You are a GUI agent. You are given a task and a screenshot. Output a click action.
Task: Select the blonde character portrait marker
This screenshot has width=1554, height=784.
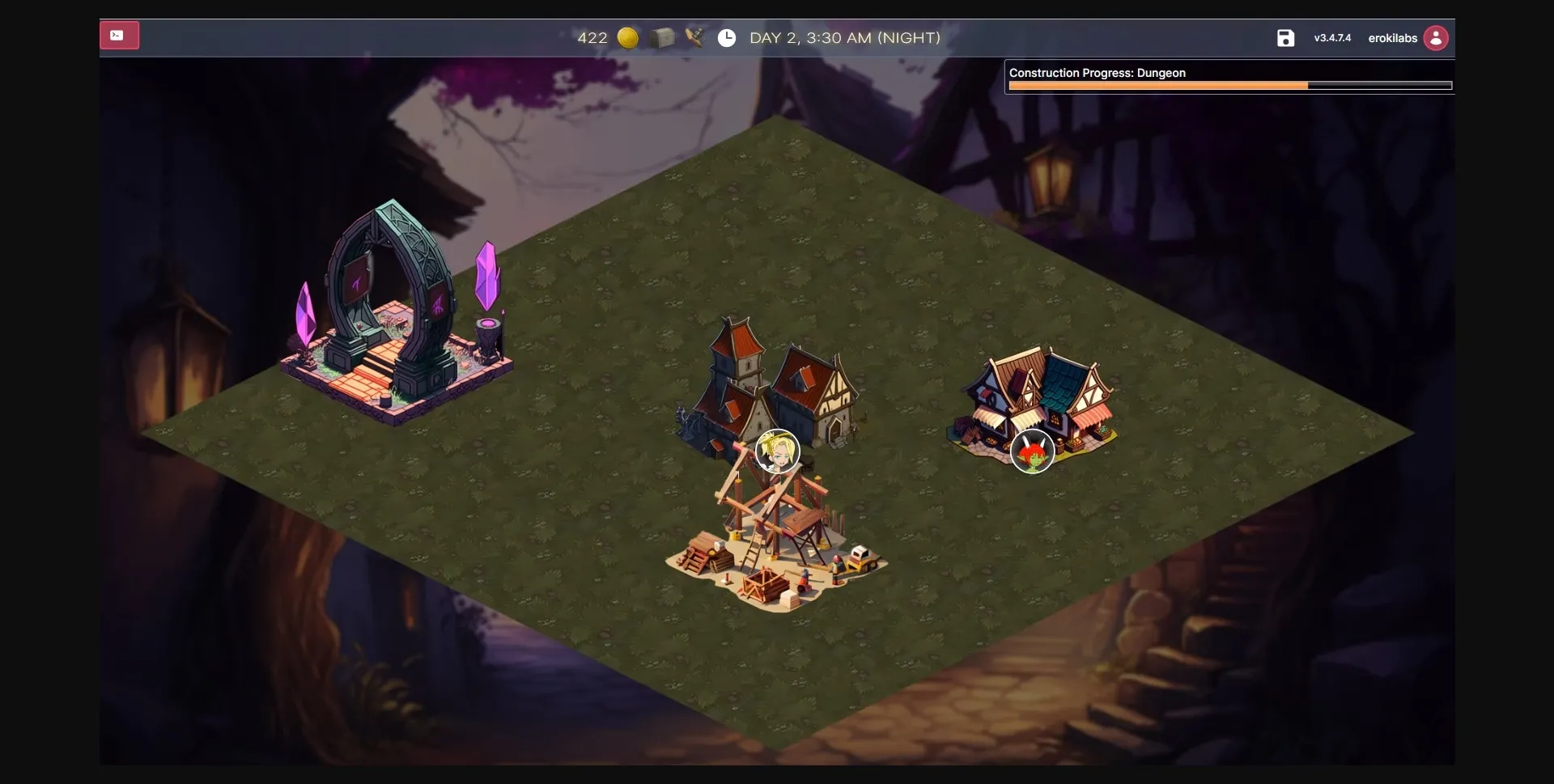[777, 451]
